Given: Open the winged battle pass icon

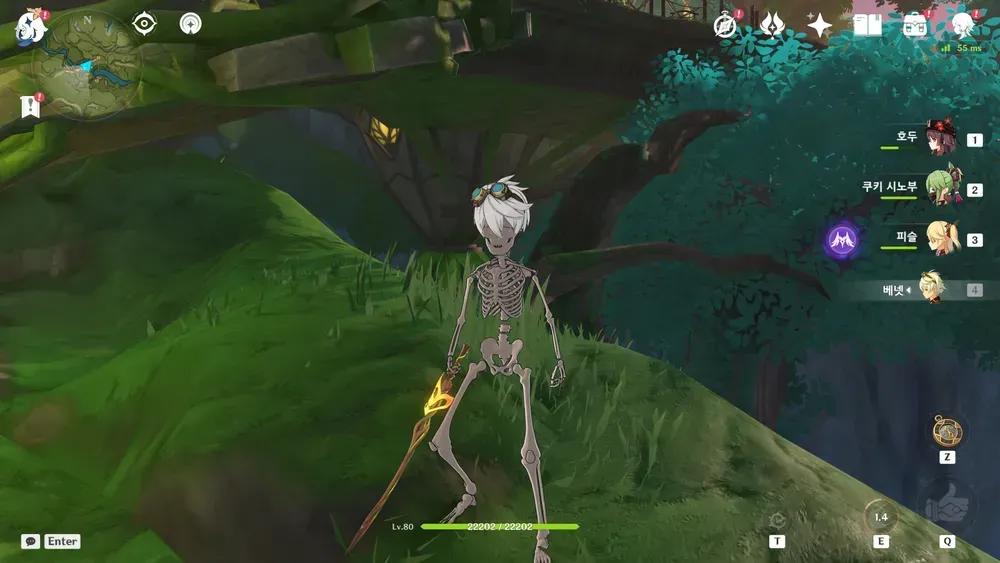Looking at the screenshot, I should point(772,26).
